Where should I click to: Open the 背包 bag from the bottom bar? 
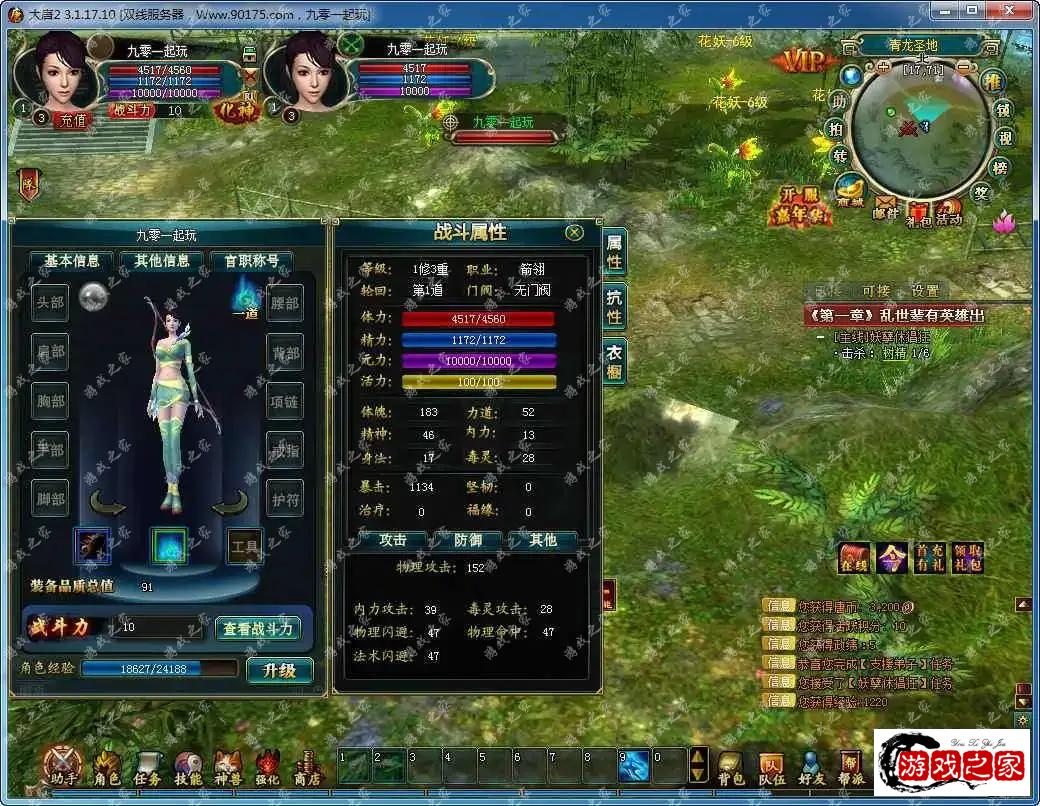click(732, 767)
